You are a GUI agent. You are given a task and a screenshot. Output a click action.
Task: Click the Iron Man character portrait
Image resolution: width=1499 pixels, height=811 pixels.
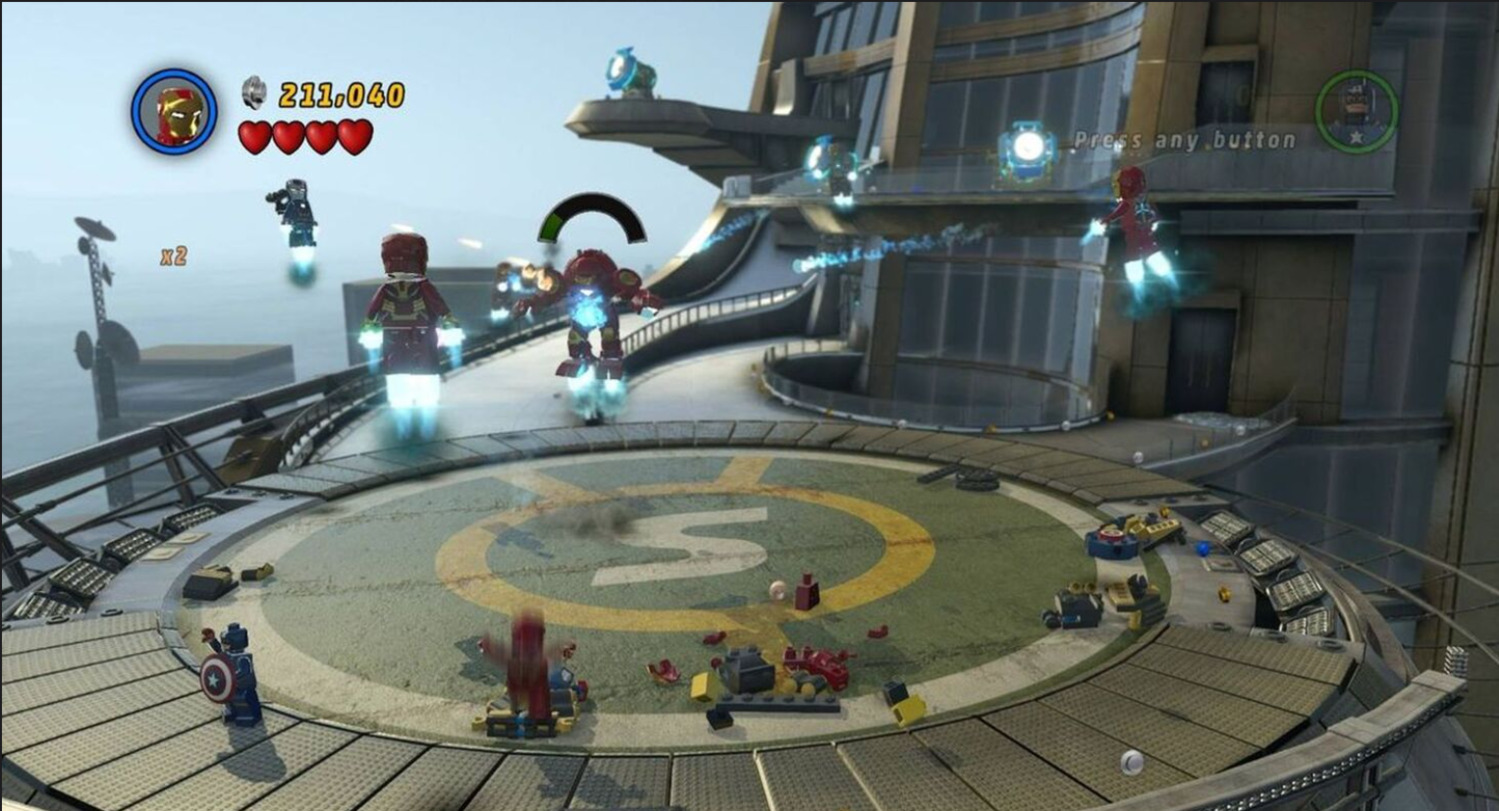tap(174, 112)
